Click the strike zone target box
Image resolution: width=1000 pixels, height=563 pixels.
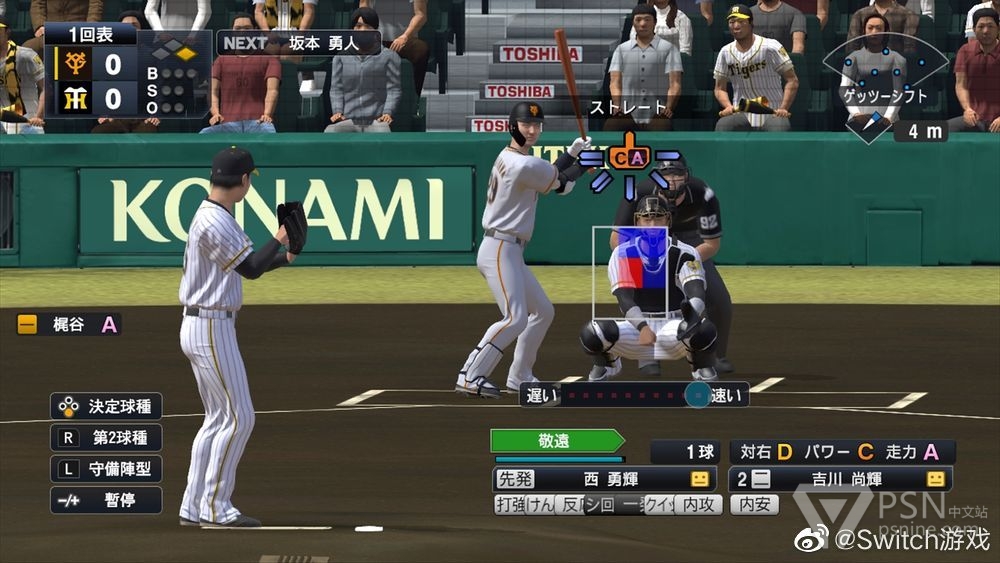(630, 273)
